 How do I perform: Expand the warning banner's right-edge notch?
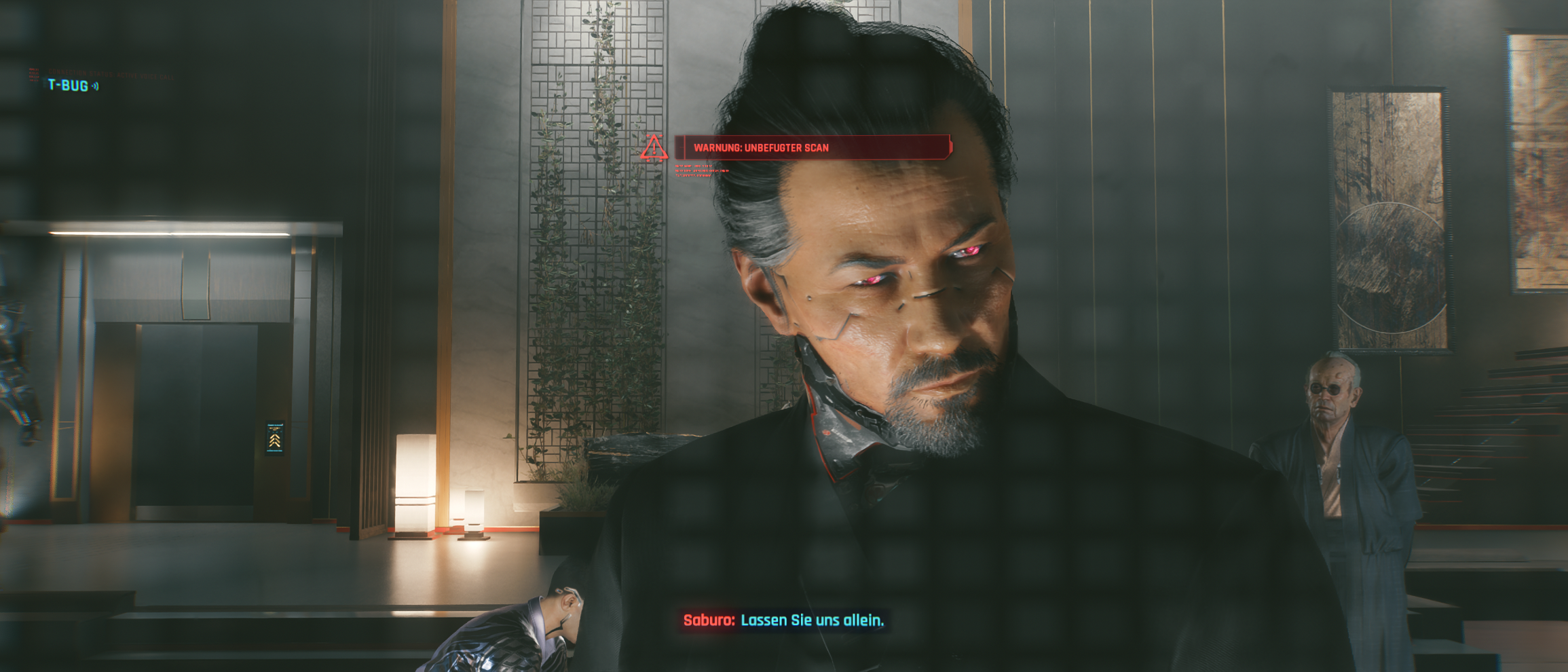pyautogui.click(x=948, y=146)
